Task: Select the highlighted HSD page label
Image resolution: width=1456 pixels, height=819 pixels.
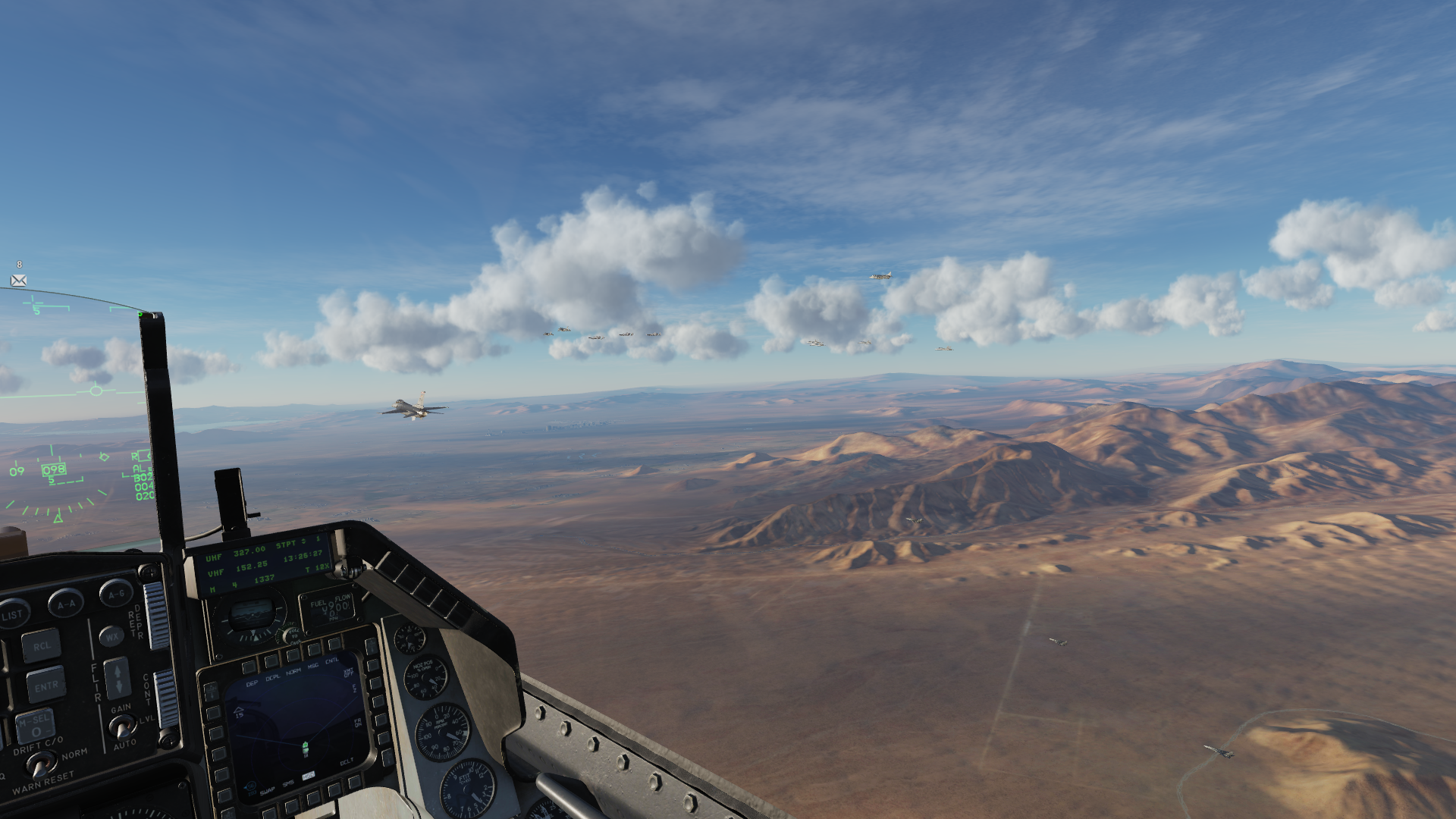Action: 309,776
